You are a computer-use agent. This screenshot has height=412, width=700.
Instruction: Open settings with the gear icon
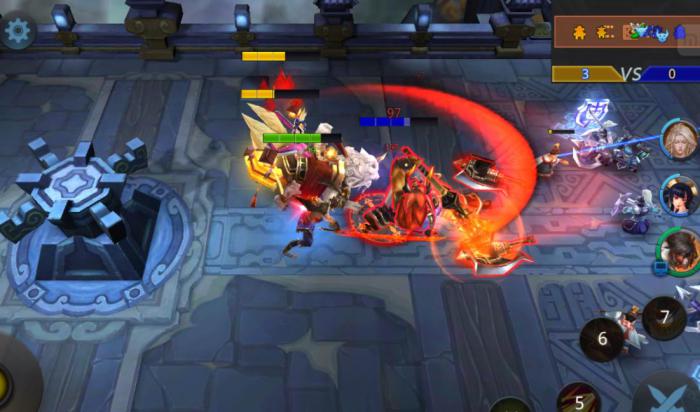tap(17, 30)
